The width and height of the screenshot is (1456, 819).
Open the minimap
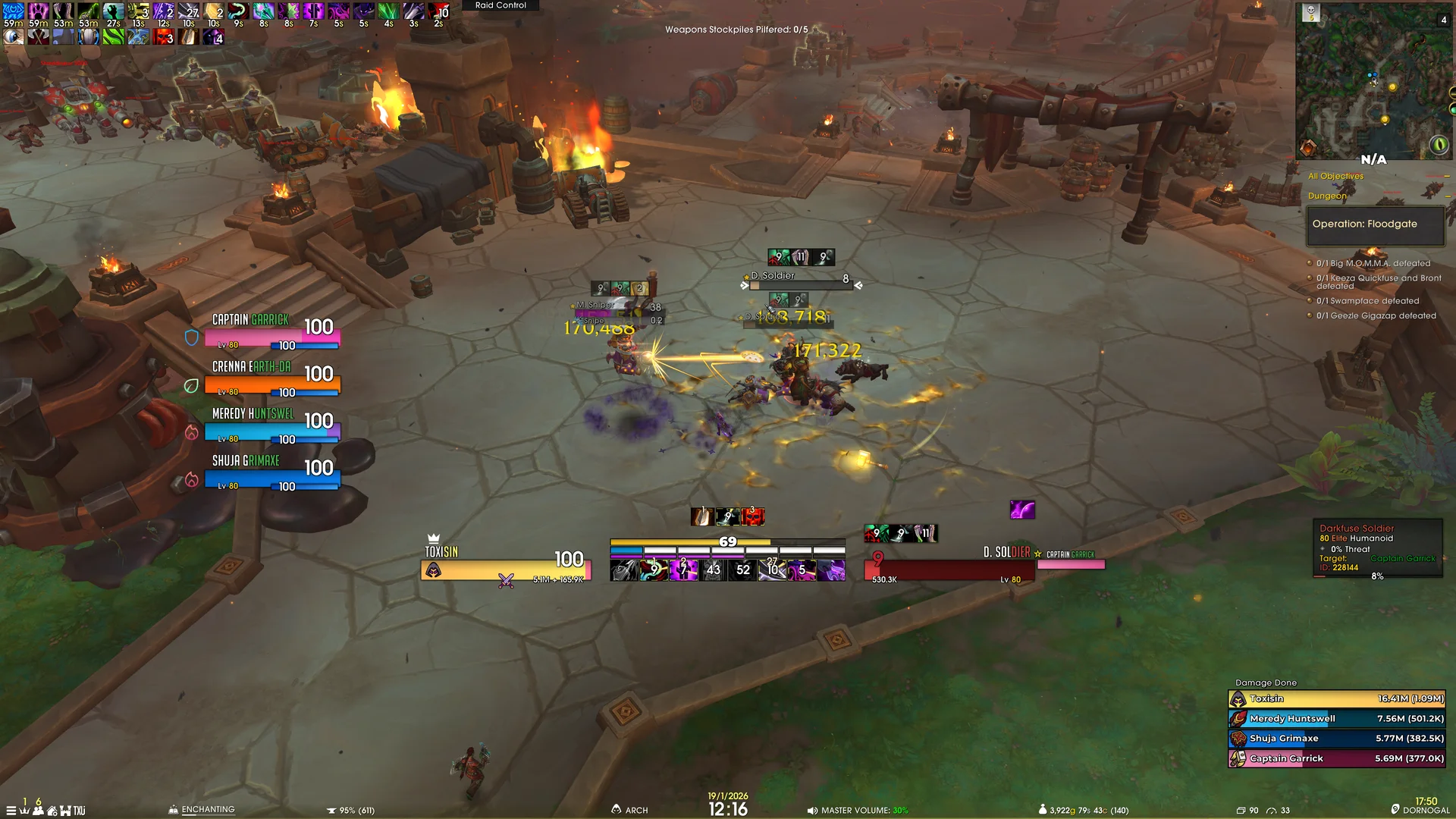pos(1373,80)
